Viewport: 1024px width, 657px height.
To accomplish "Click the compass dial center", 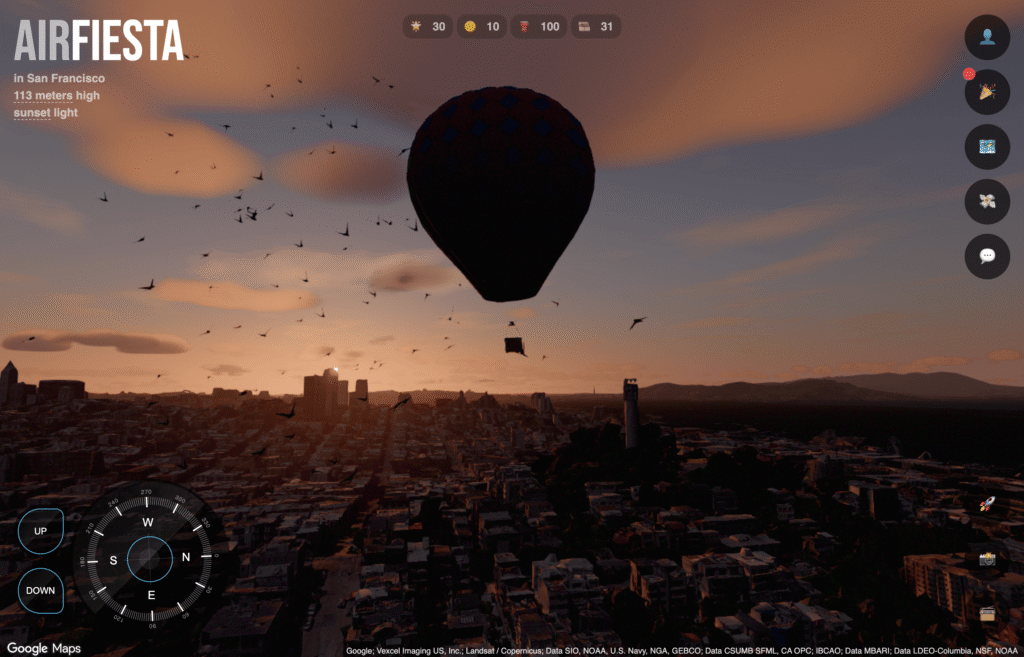I will (150, 559).
